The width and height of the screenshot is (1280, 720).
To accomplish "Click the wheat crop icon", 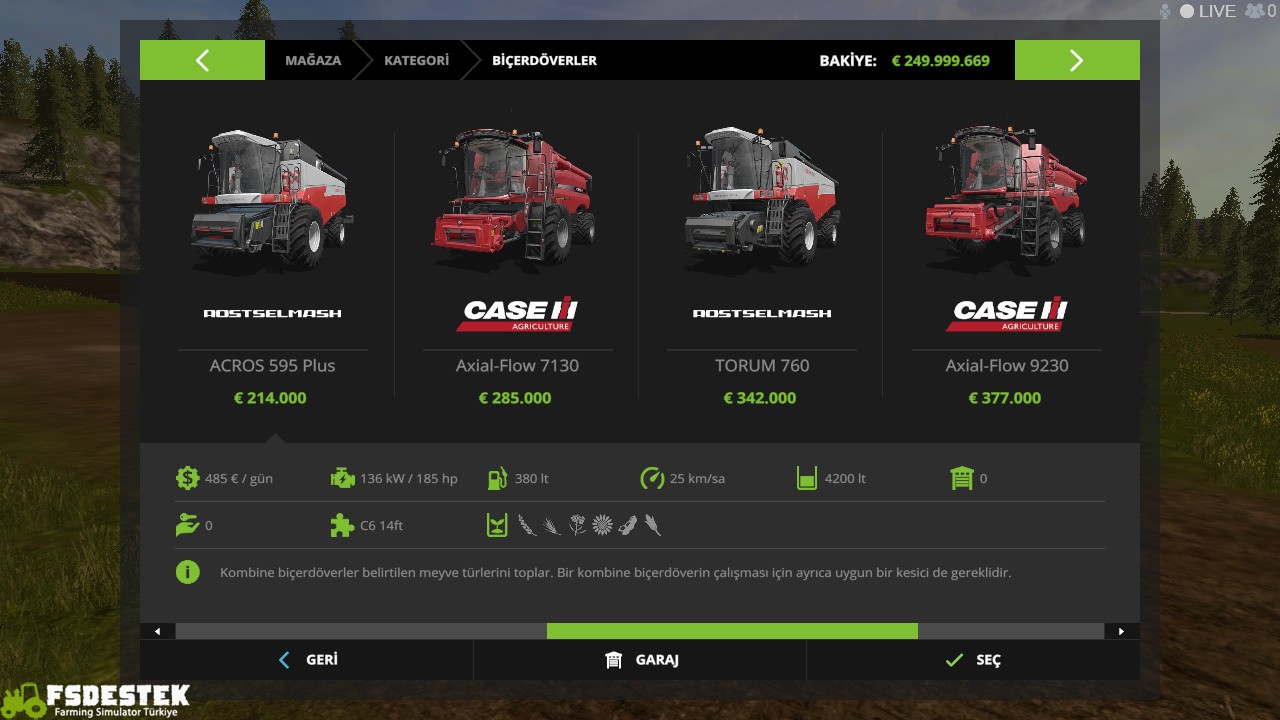I will tap(527, 525).
